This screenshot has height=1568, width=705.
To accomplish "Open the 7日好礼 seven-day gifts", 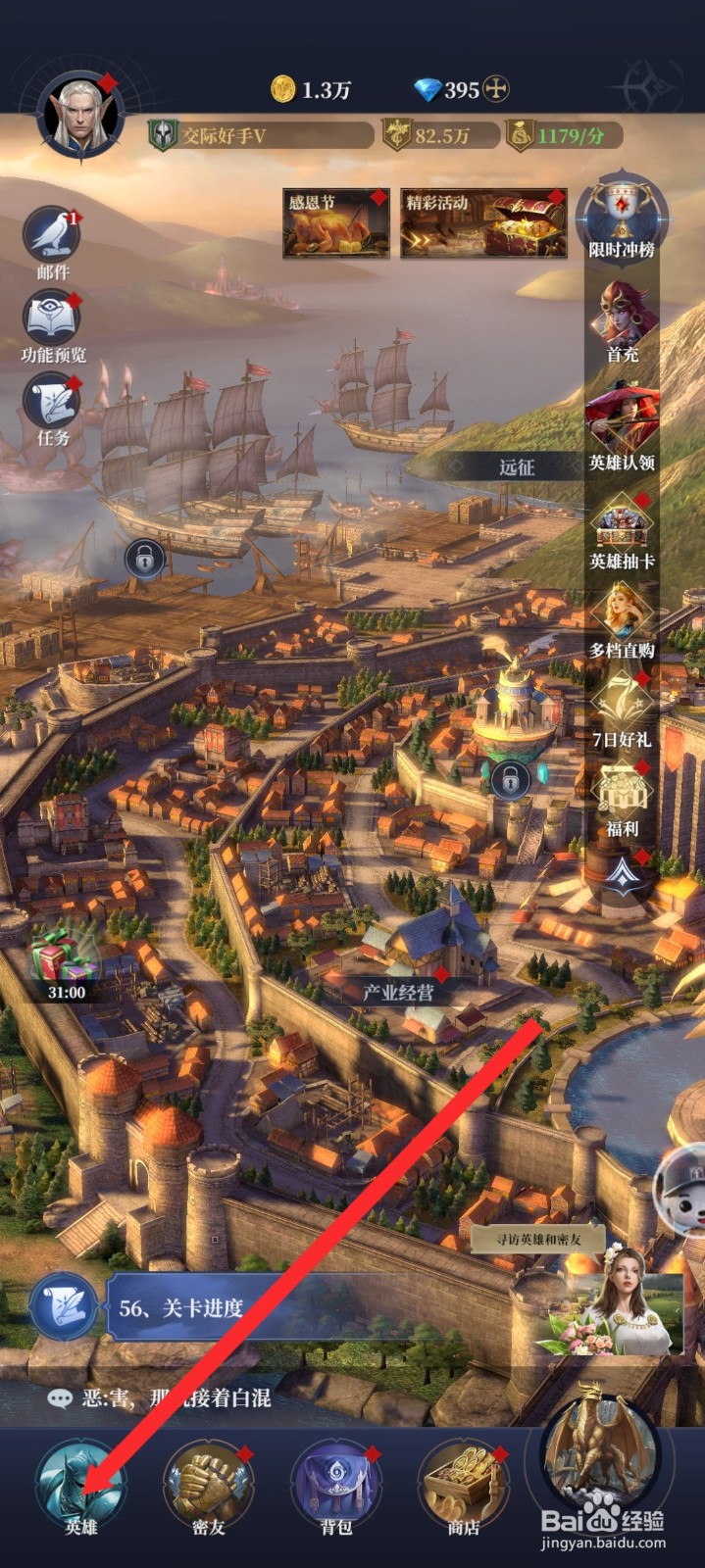I will coord(622,708).
